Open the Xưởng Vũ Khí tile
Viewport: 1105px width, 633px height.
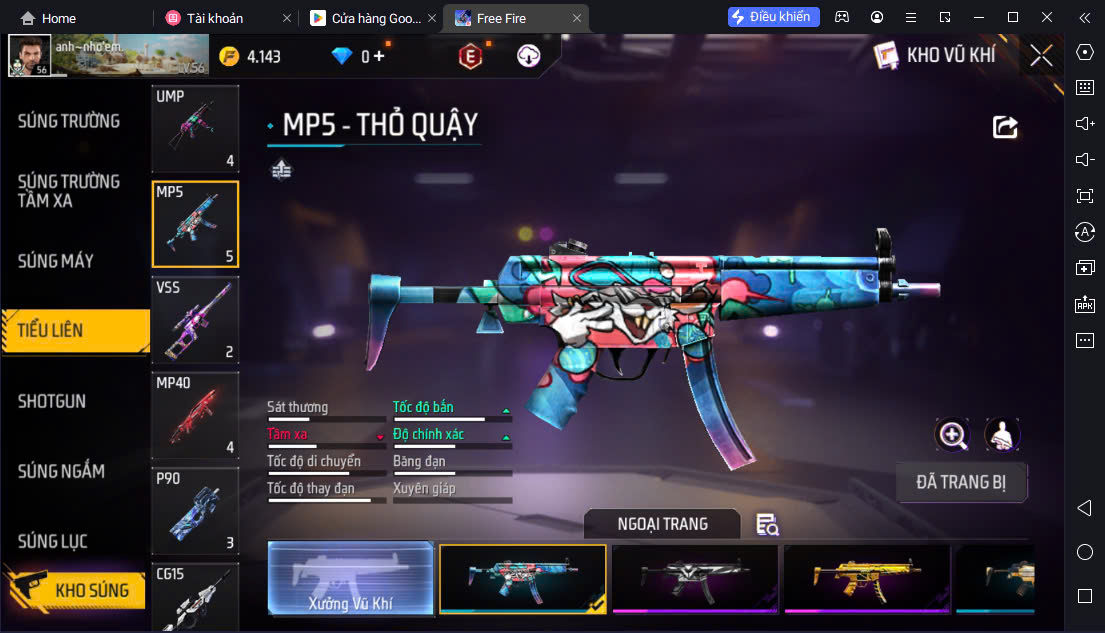click(351, 578)
